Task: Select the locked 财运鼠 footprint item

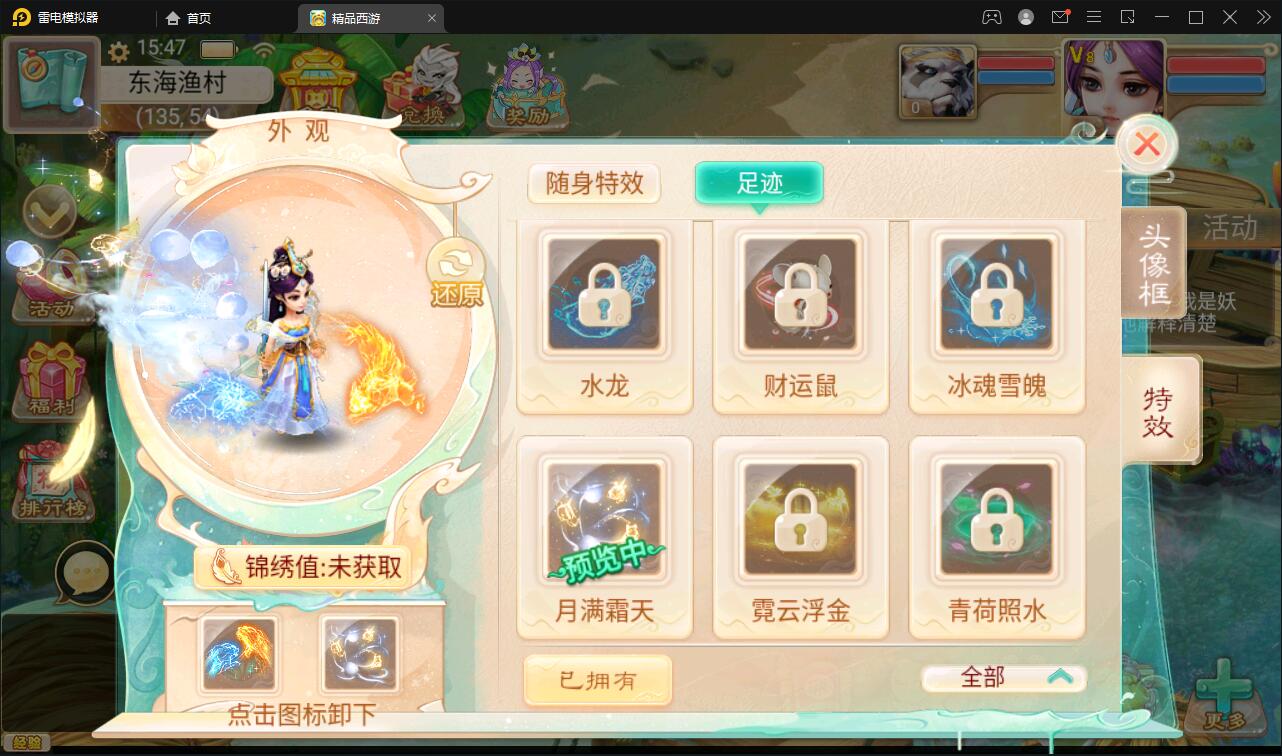Action: pyautogui.click(x=799, y=295)
